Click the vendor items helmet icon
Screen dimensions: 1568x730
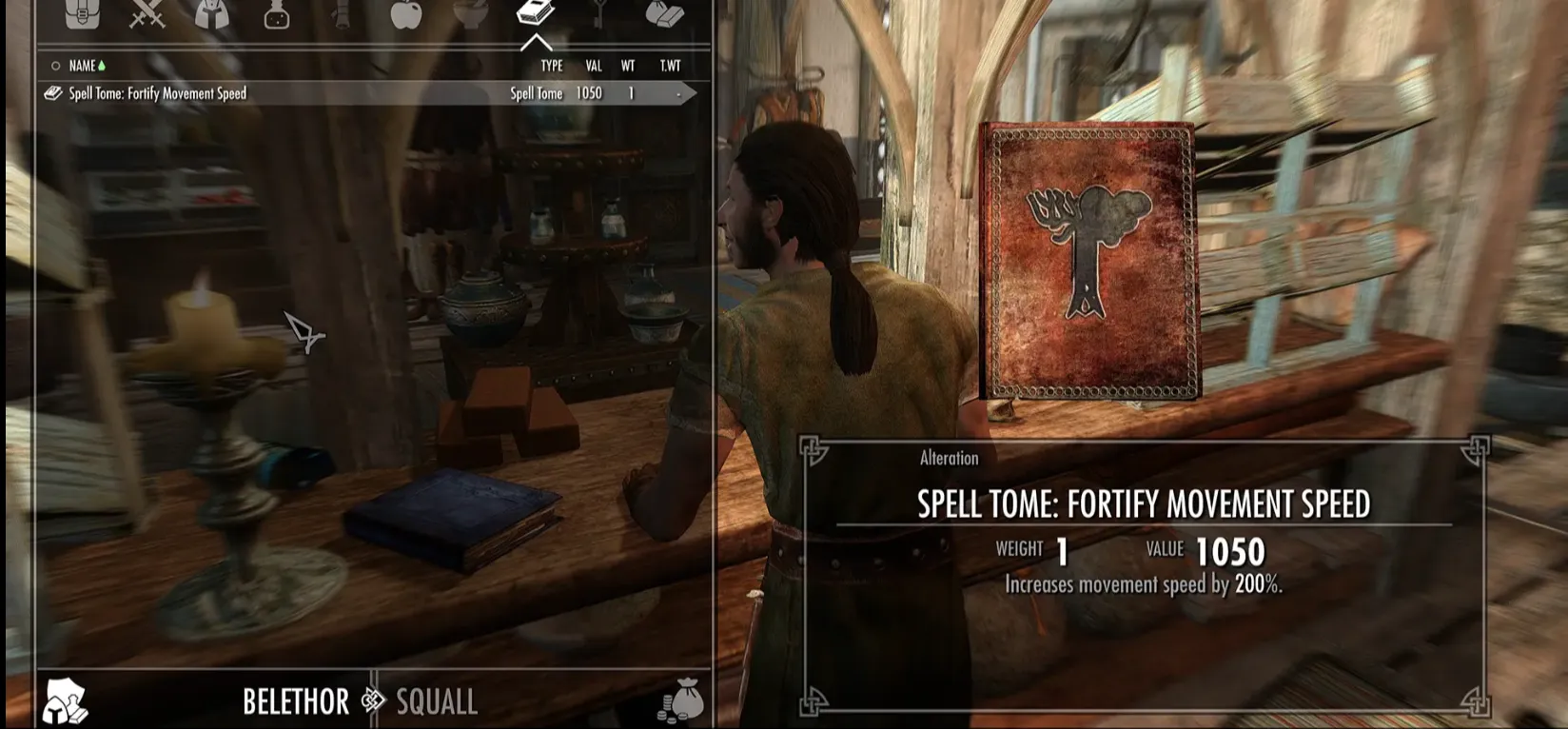pyautogui.click(x=65, y=702)
